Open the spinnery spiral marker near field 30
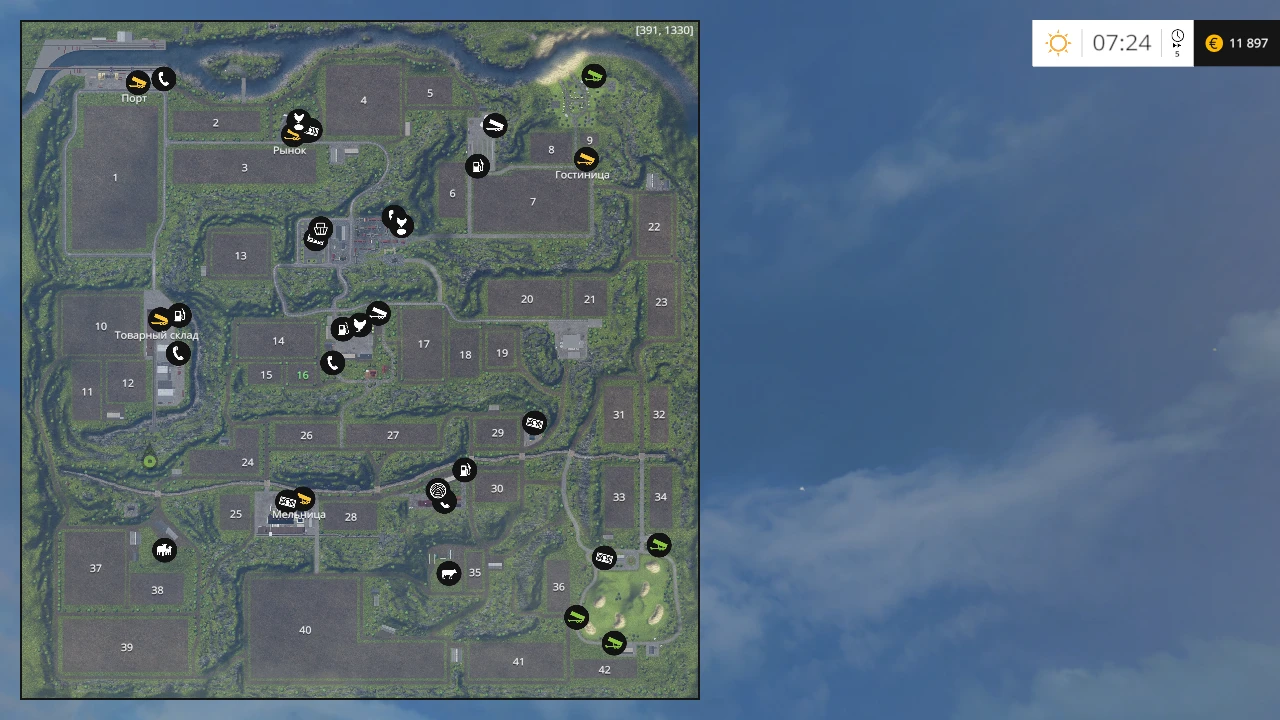The height and width of the screenshot is (720, 1280). click(438, 490)
